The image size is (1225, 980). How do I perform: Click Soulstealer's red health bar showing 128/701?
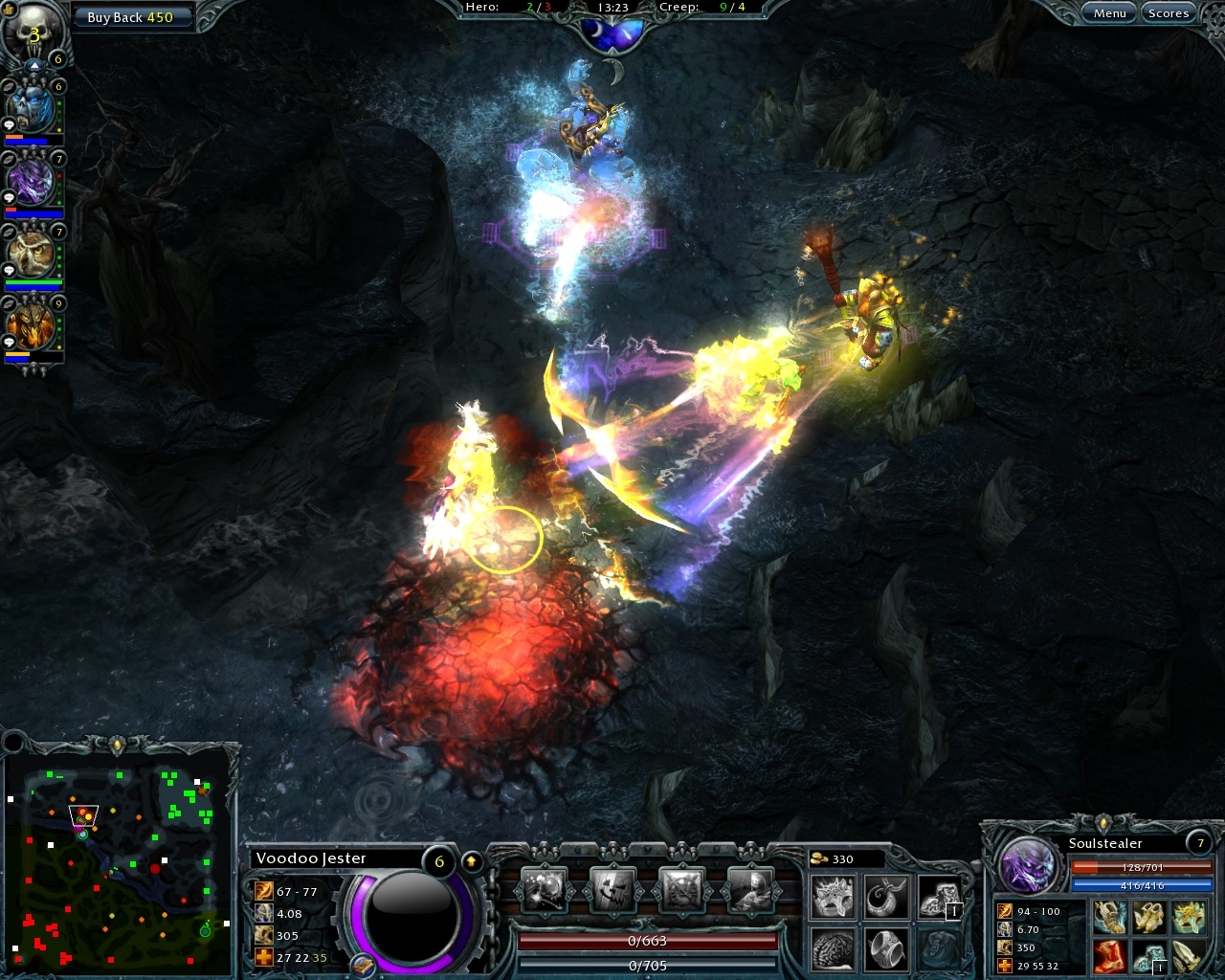(1143, 867)
